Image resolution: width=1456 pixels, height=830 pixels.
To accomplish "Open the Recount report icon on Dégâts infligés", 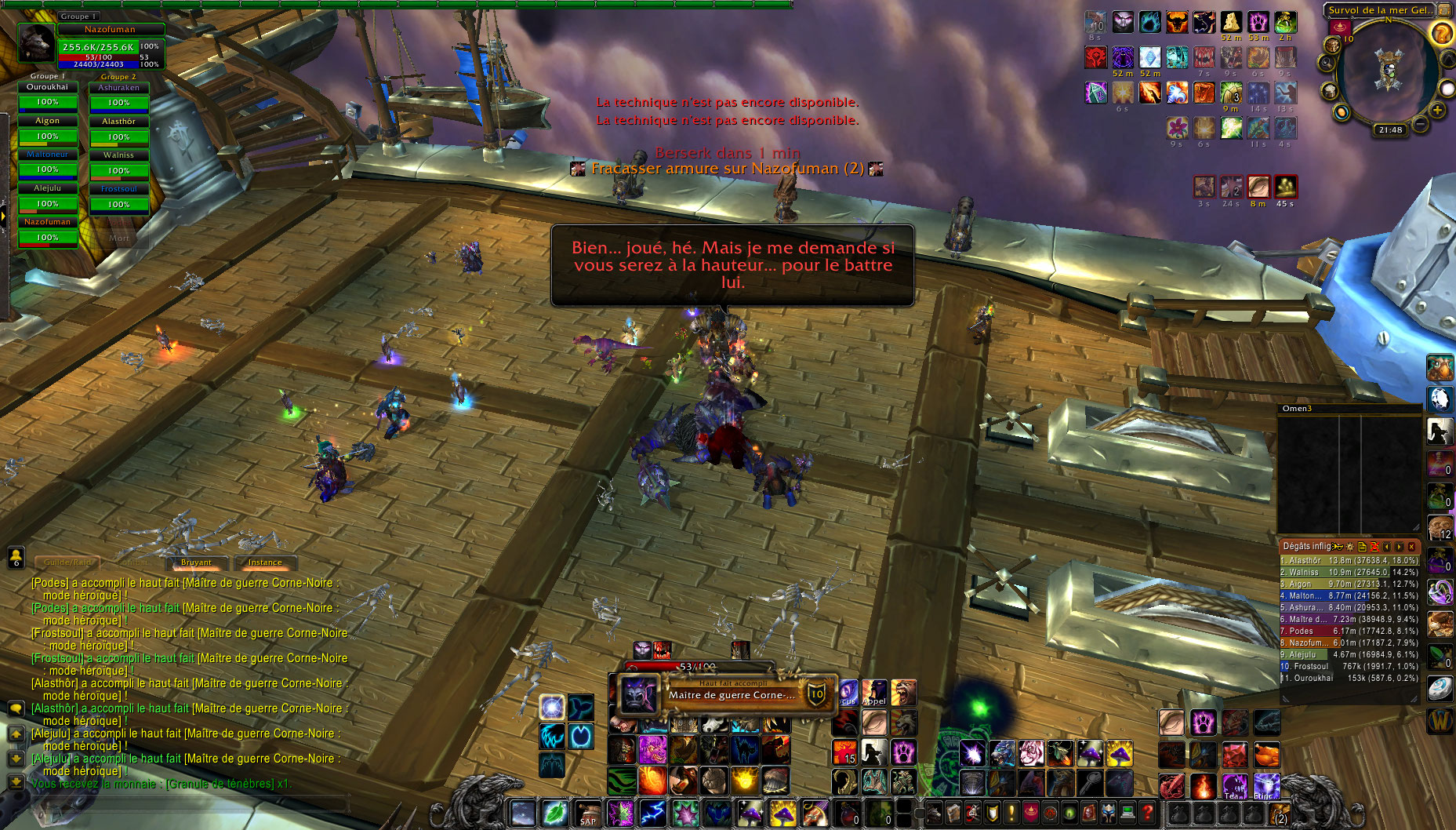I will pos(1363,547).
